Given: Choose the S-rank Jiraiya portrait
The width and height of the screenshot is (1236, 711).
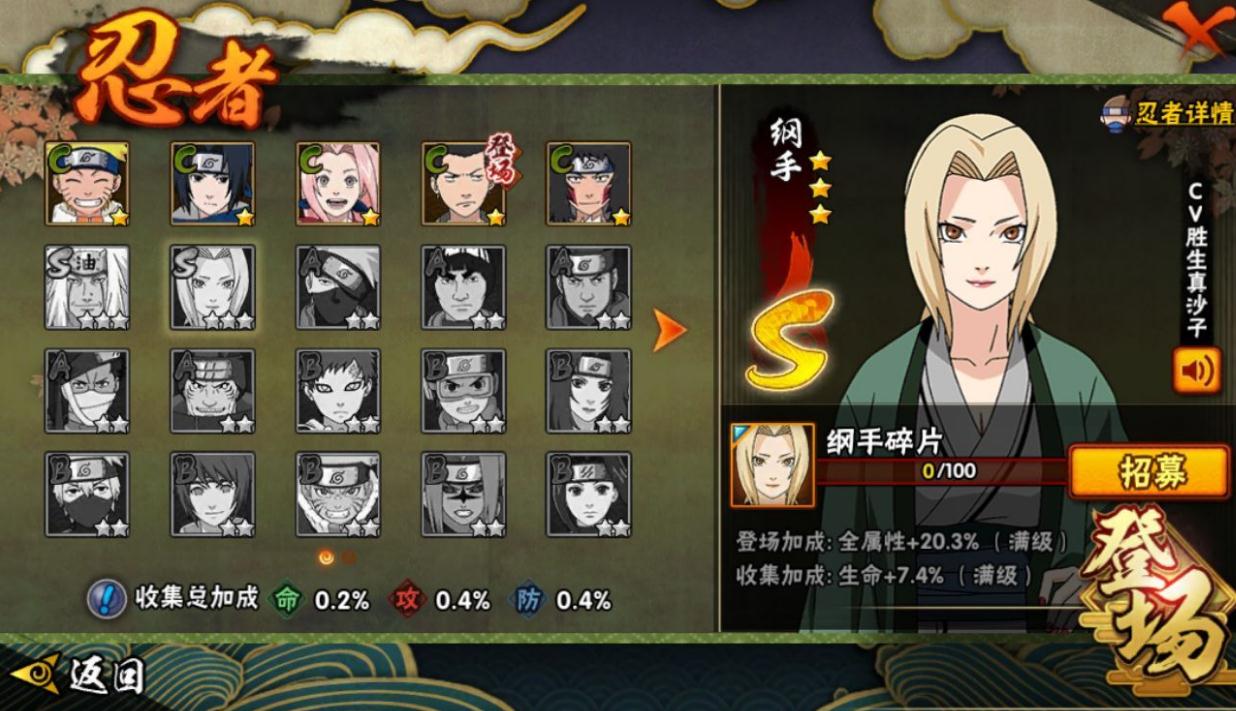Looking at the screenshot, I should click(87, 287).
